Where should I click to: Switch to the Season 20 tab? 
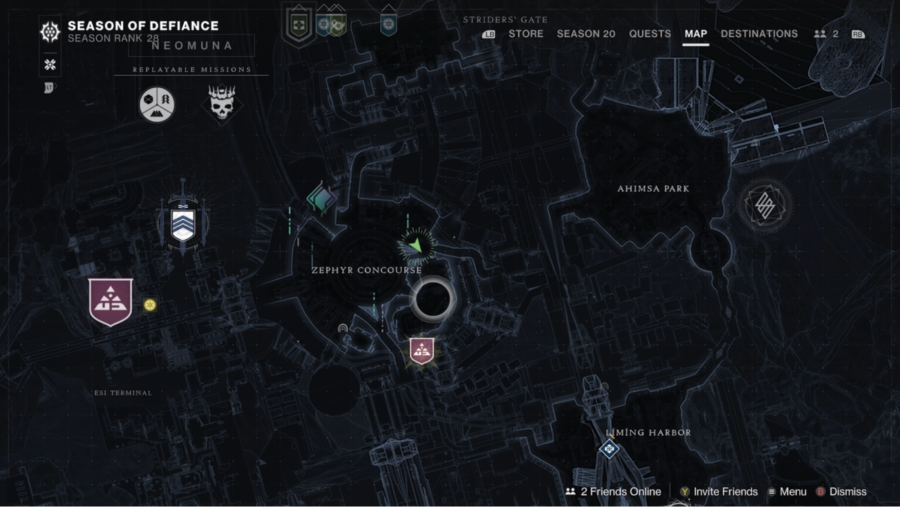(586, 34)
